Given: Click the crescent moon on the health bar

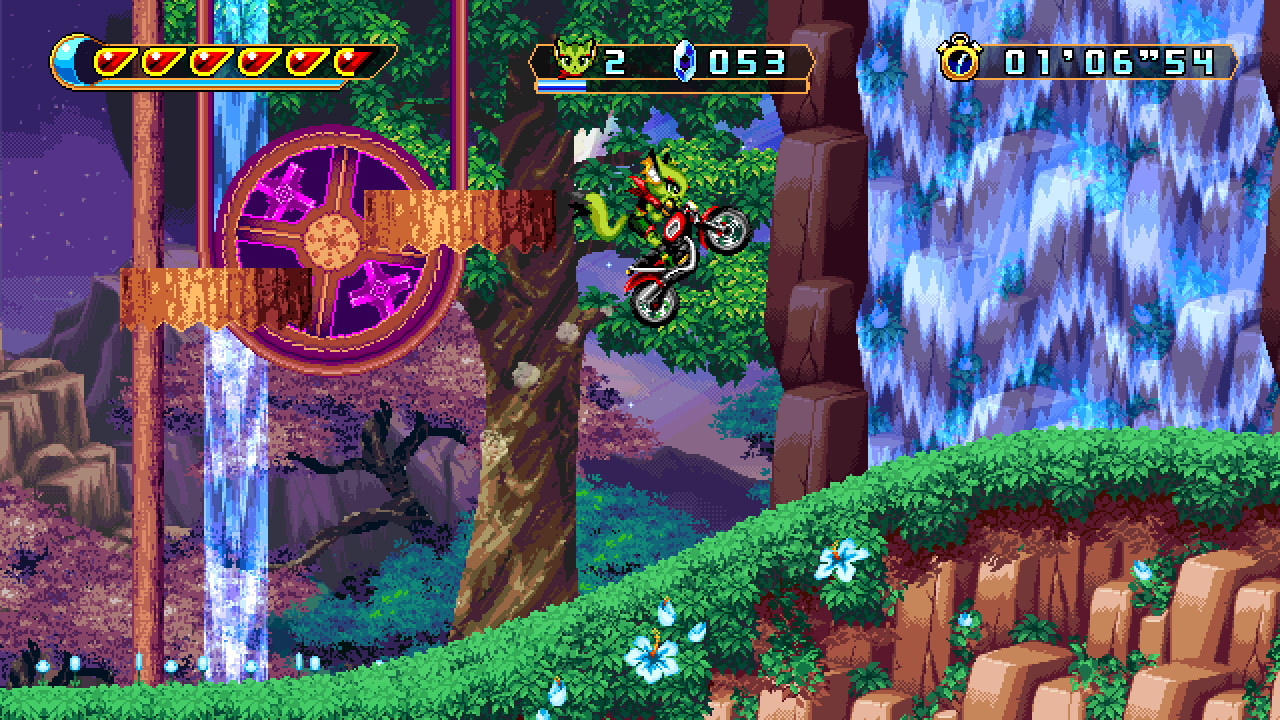Looking at the screenshot, I should [63, 58].
